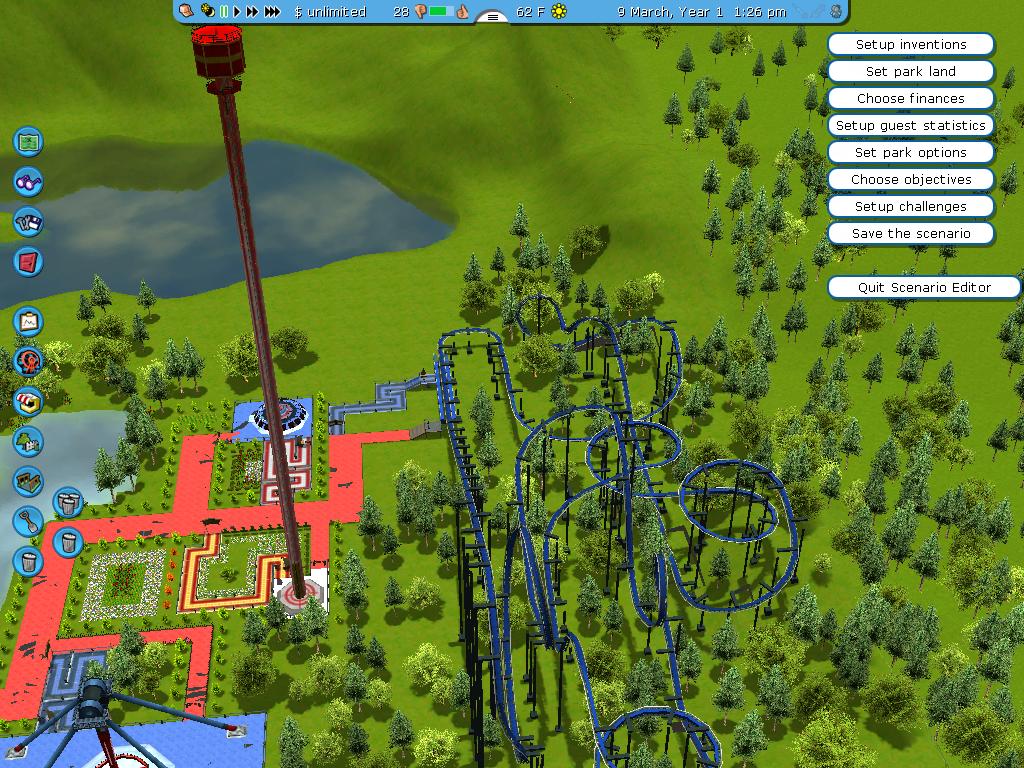Viewport: 1024px width, 768px height.
Task: Open Choose finances
Action: [910, 98]
